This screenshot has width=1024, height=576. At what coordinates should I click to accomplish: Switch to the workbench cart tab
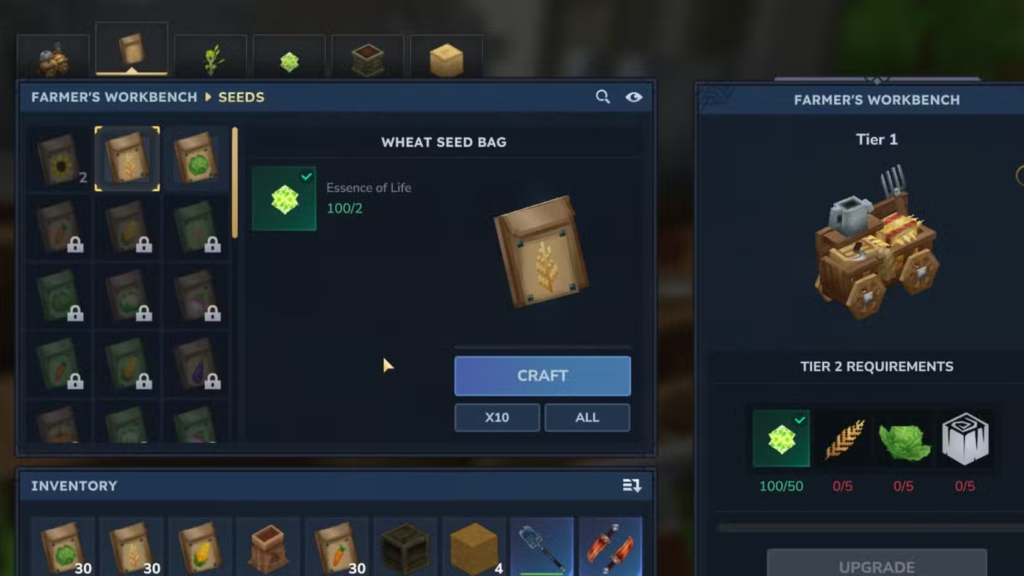pyautogui.click(x=53, y=60)
